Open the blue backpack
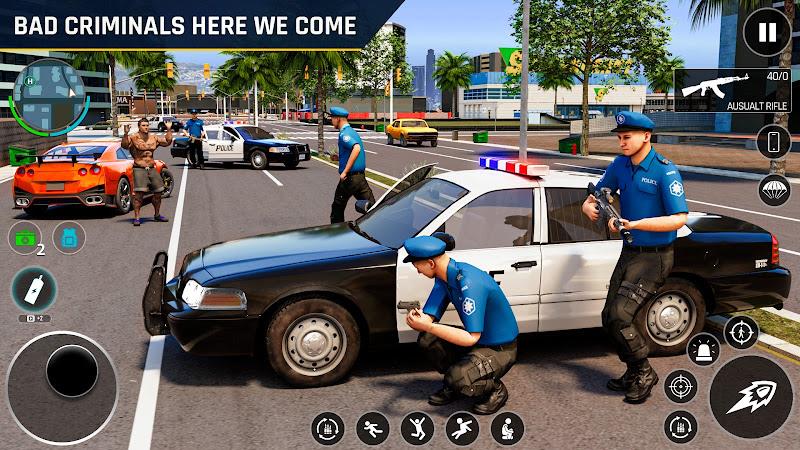Screen dimensions: 800x450 [69, 237]
